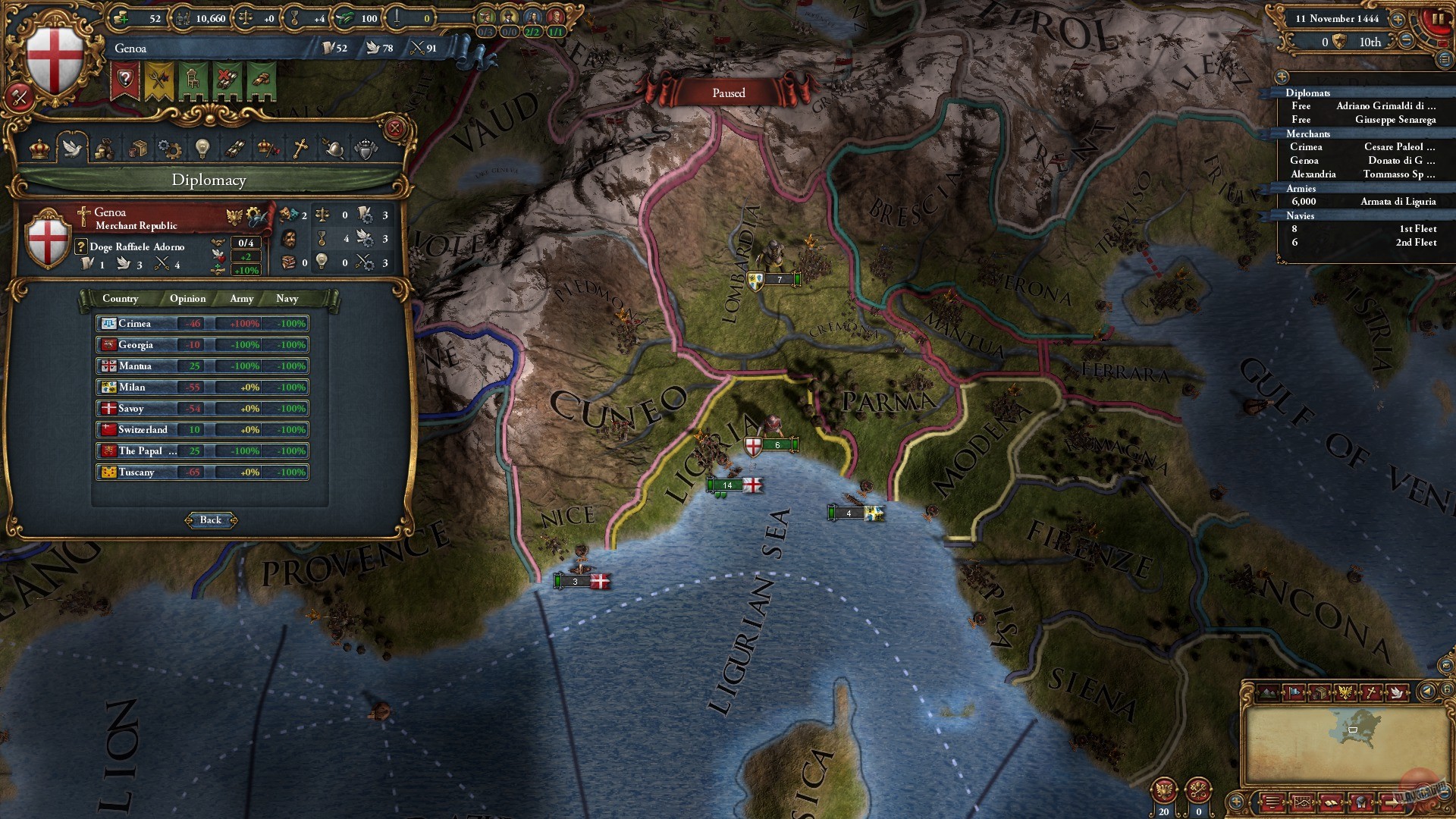View missions via the scroll icon
Image resolution: width=1456 pixels, height=819 pixels.
tap(234, 148)
